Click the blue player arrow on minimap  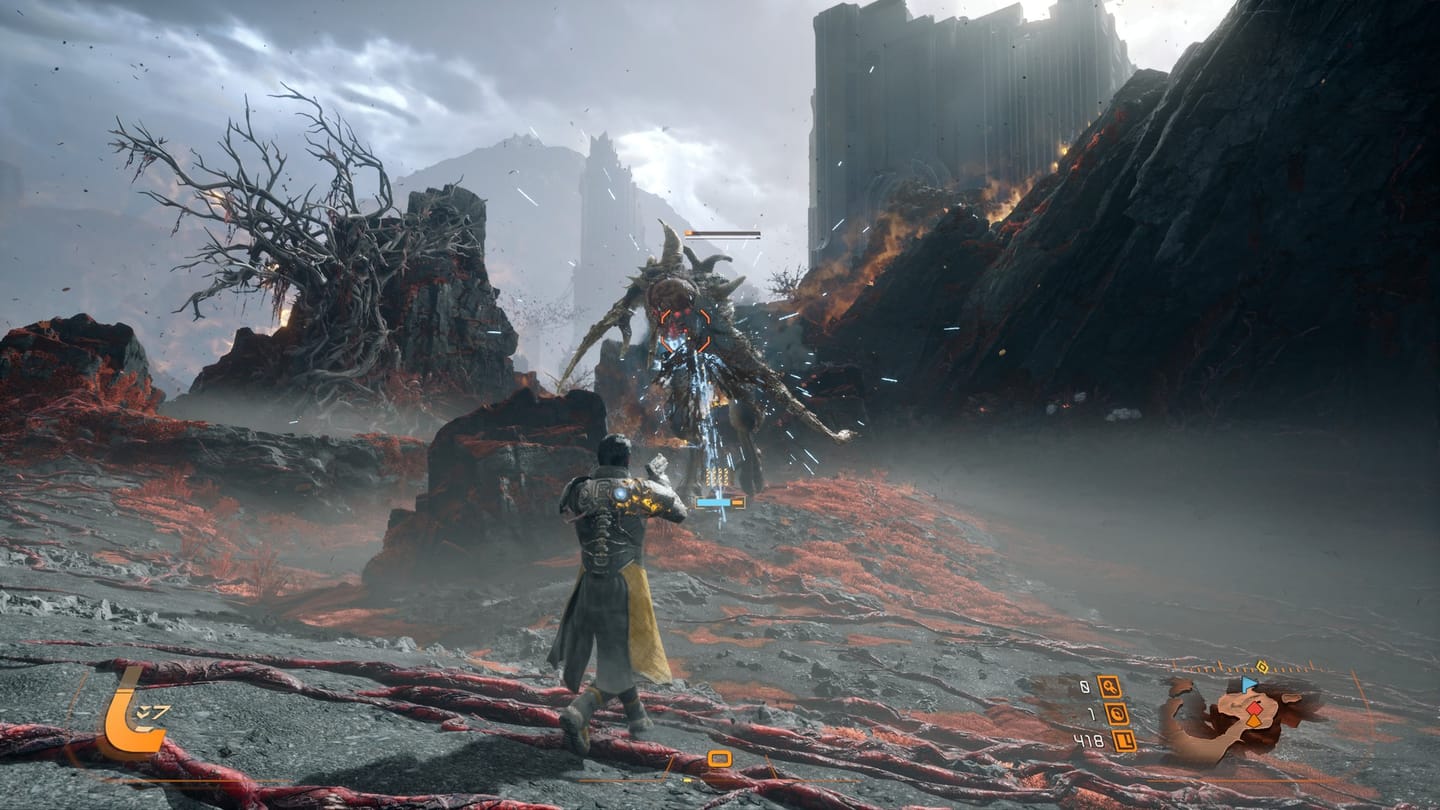(1247, 685)
